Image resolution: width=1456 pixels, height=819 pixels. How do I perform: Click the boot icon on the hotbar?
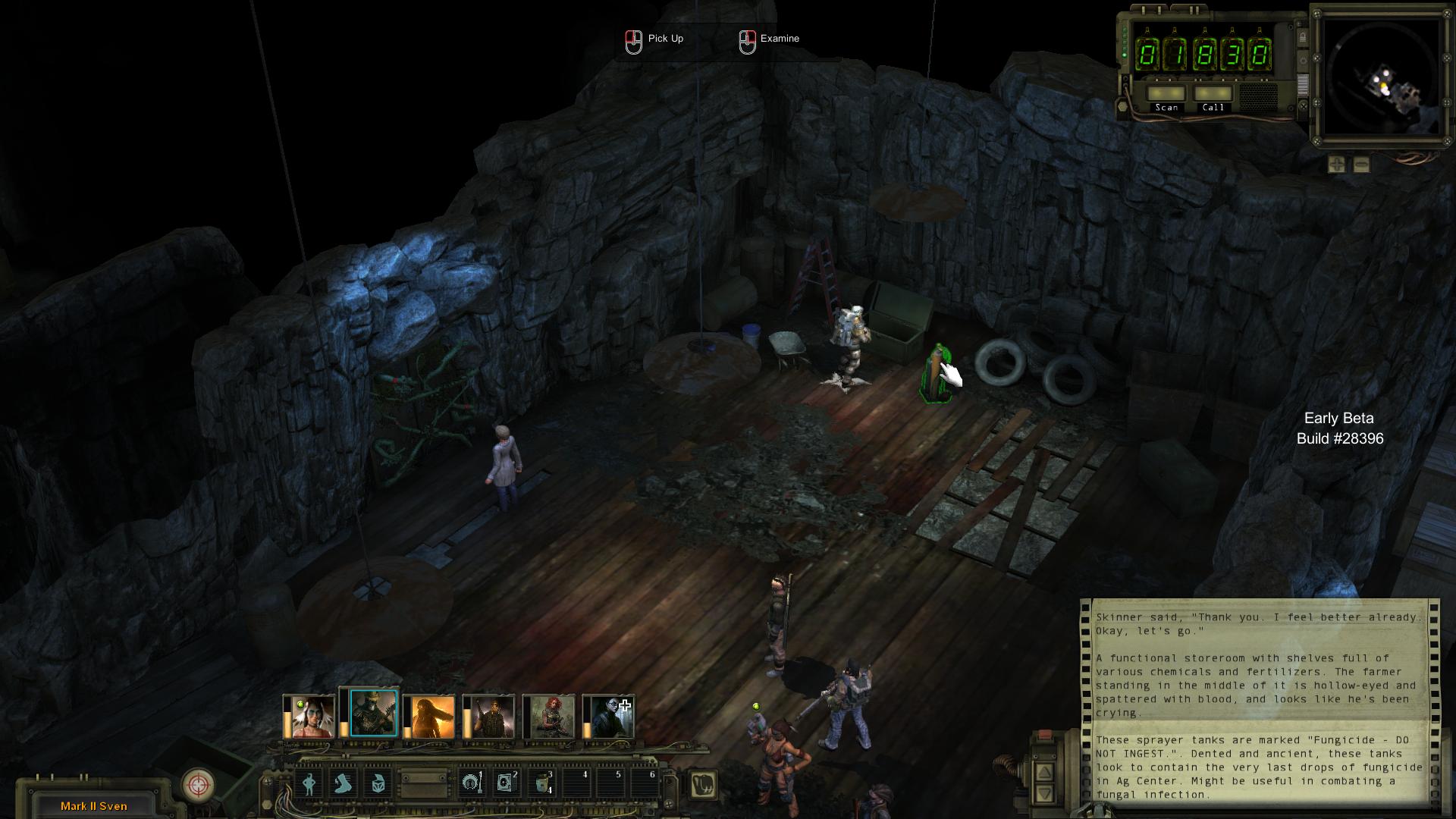pos(345,783)
